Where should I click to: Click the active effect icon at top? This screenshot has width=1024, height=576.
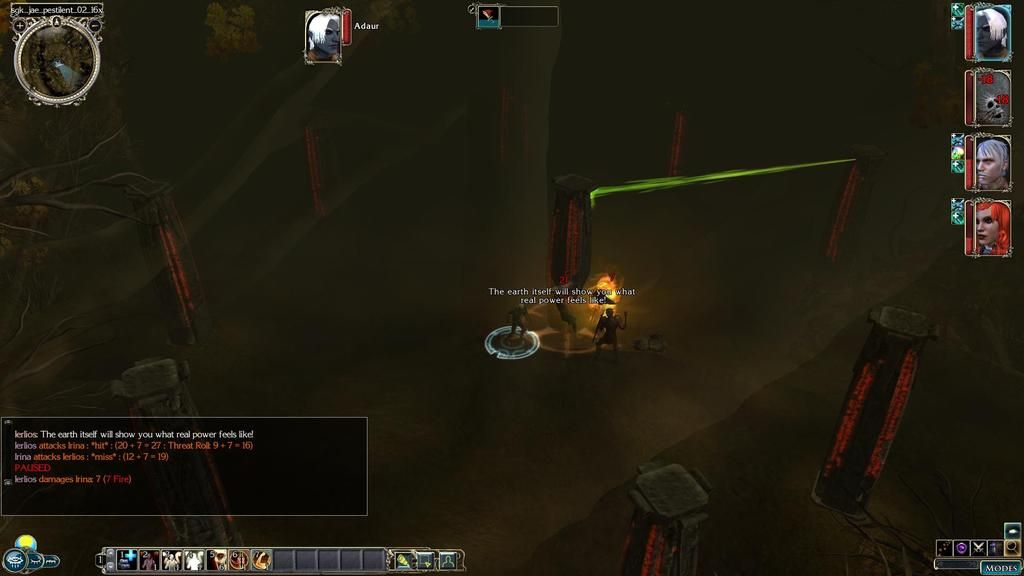coord(488,16)
